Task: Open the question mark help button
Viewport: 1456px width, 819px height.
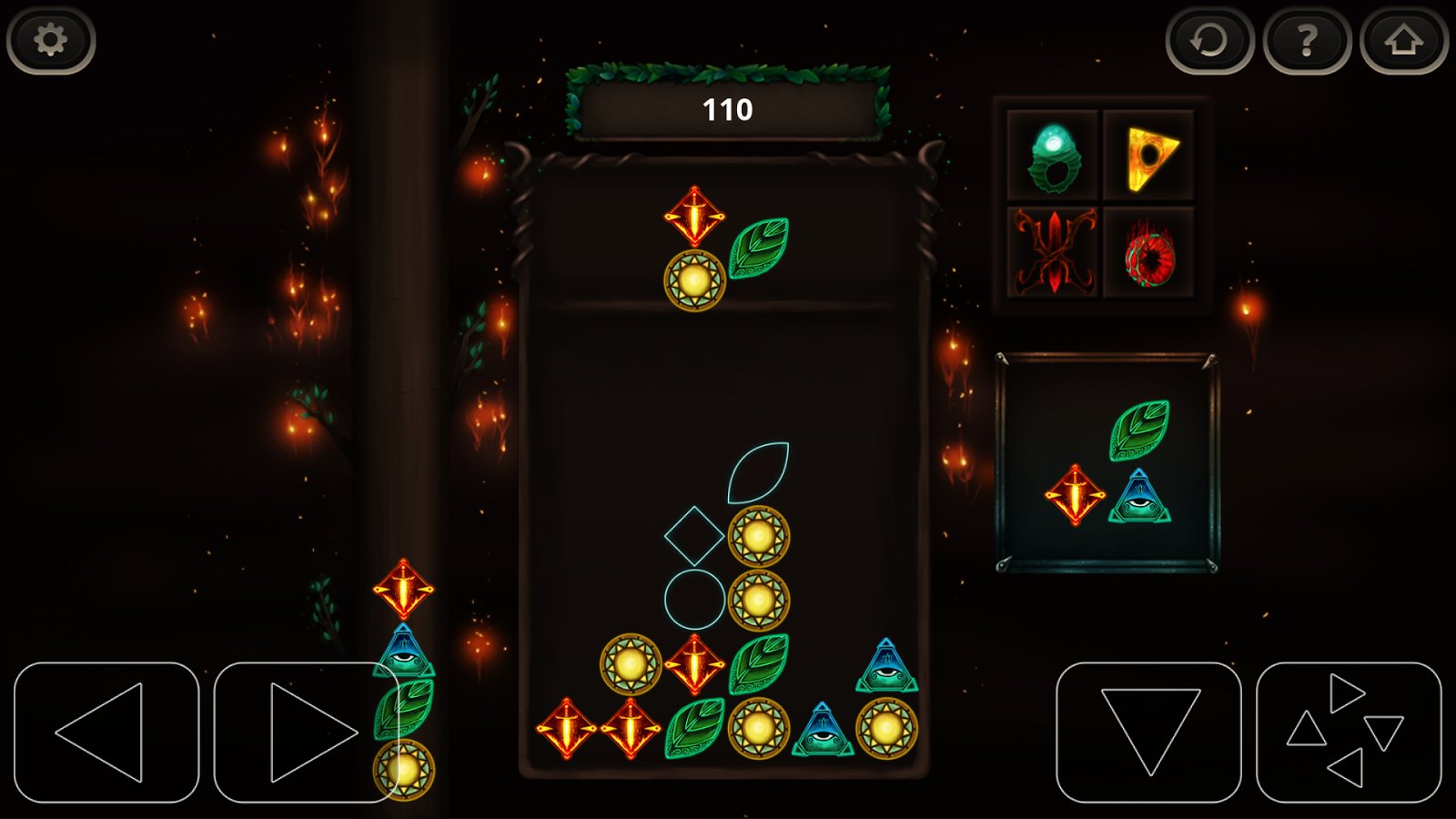Action: click(x=1307, y=40)
